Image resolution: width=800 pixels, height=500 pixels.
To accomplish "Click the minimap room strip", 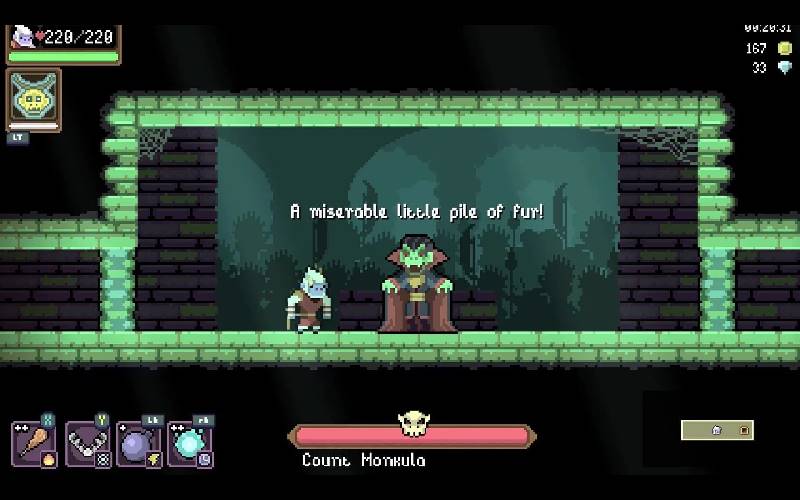I will [717, 430].
